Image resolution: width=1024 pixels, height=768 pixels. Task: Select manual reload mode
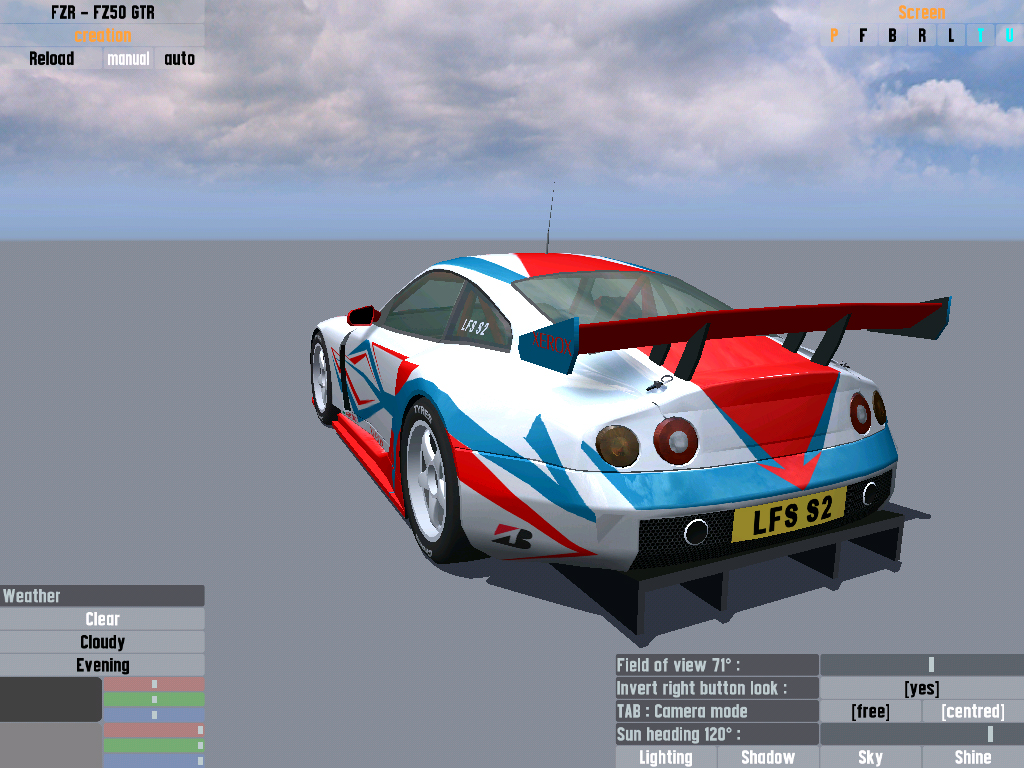pos(128,59)
